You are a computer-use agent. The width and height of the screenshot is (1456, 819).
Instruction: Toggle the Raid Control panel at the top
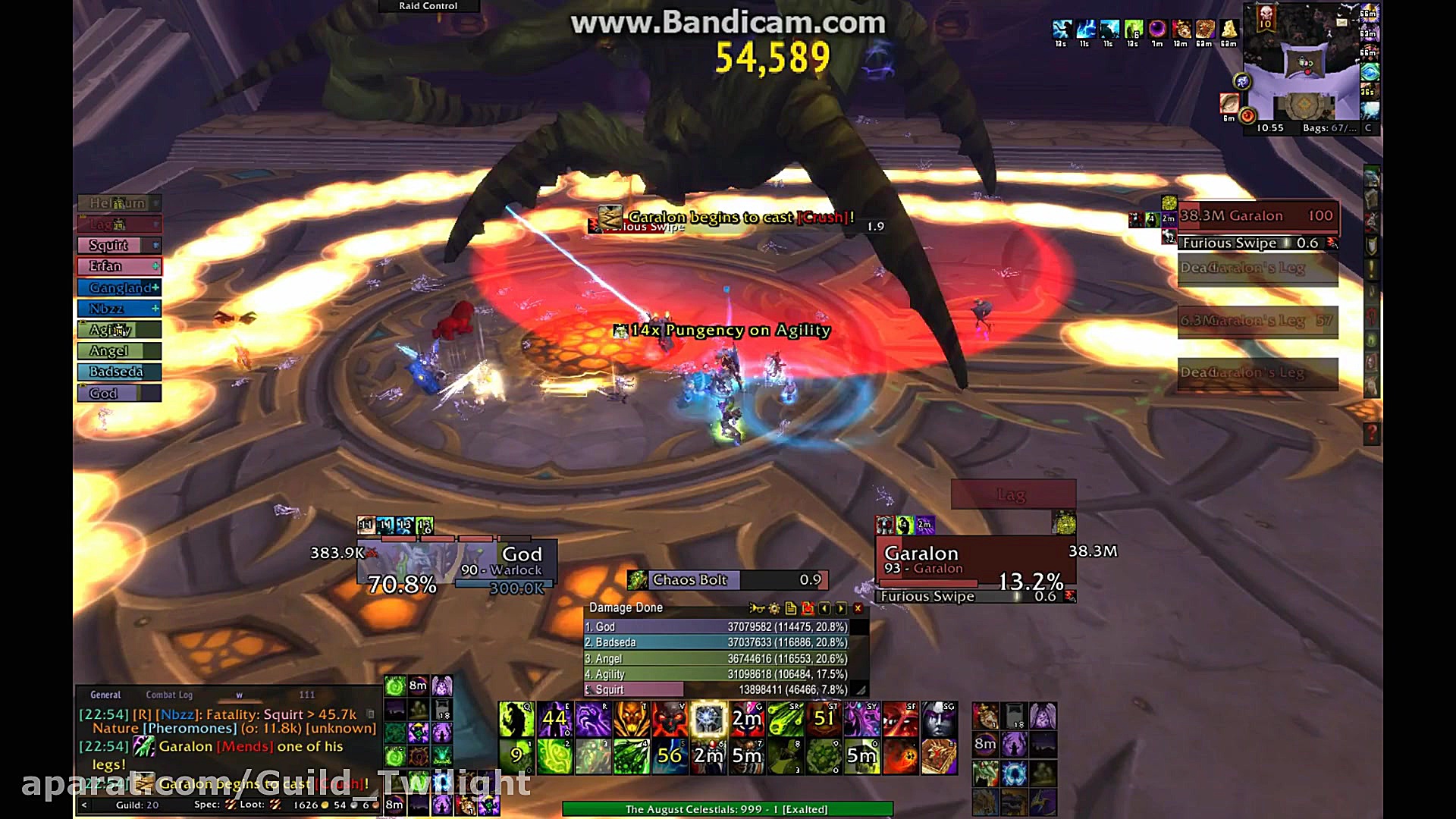click(x=427, y=6)
